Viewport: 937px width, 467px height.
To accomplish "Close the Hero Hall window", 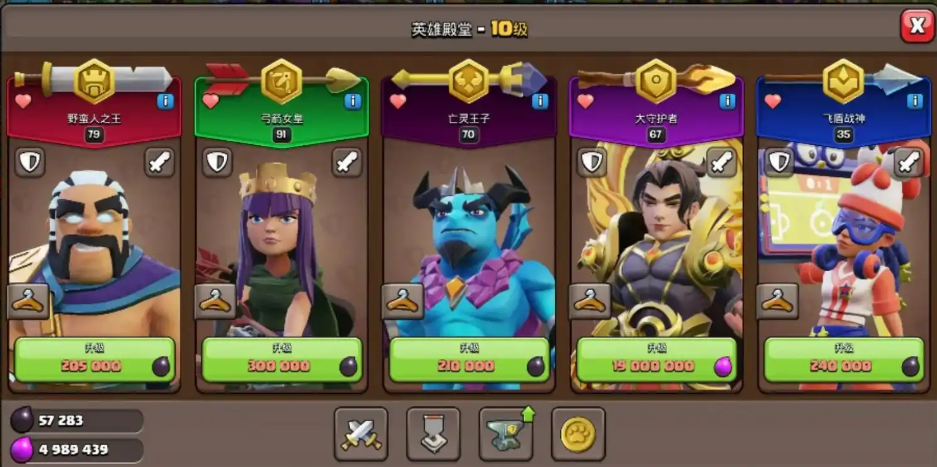I will 916,25.
